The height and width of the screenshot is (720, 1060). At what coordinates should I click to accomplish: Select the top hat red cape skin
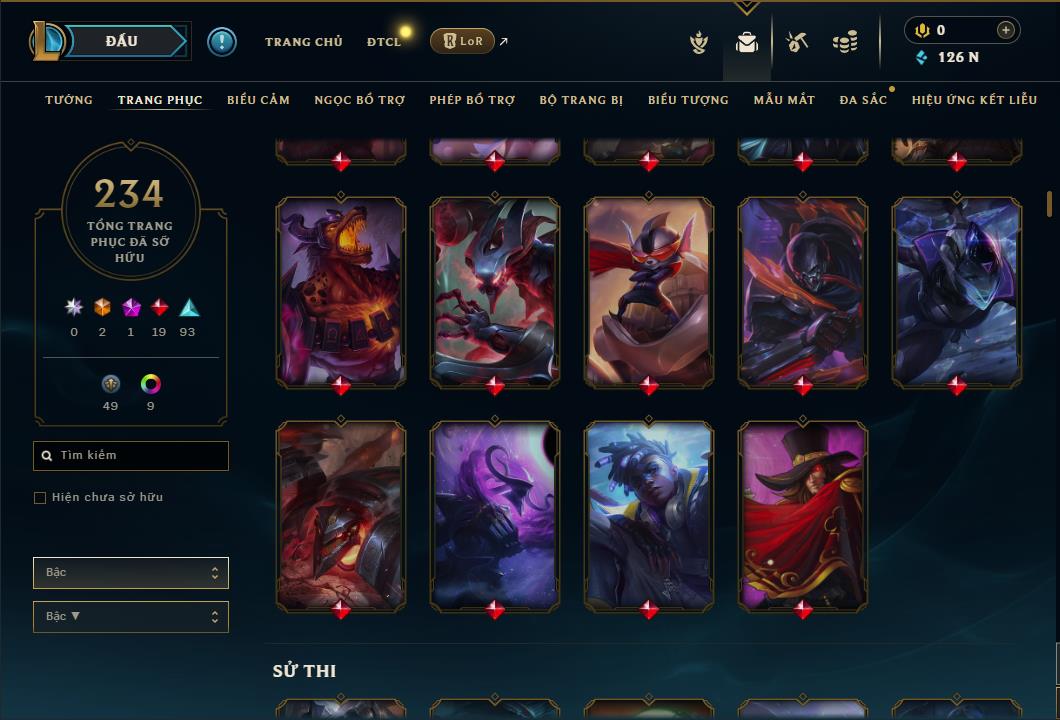(x=802, y=514)
